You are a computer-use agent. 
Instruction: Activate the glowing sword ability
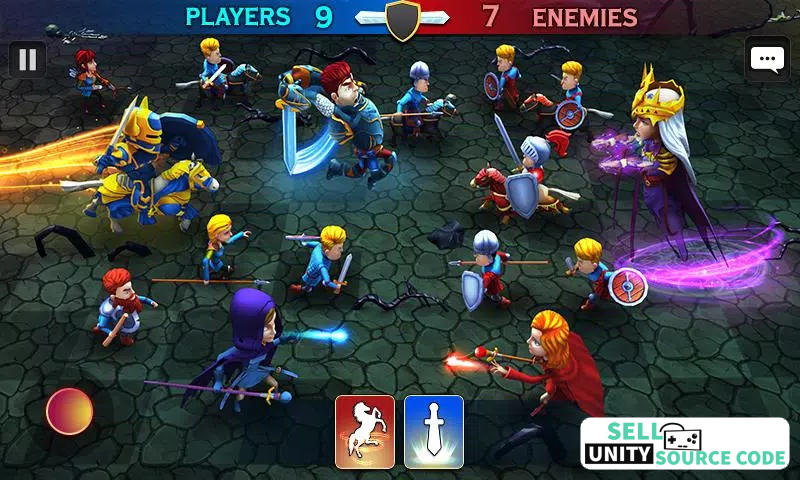(434, 432)
